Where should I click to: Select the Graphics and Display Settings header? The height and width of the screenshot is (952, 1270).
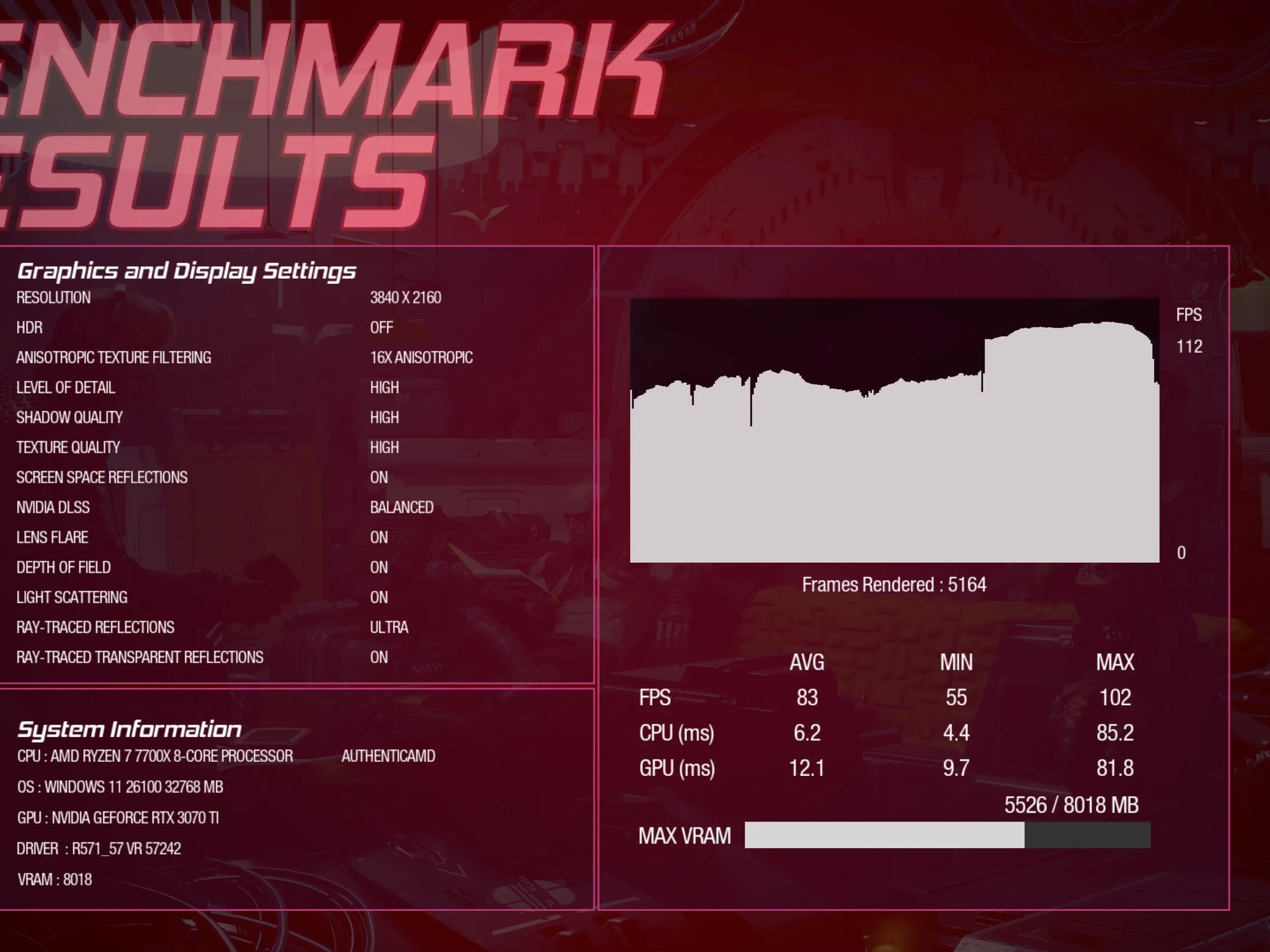tap(186, 270)
